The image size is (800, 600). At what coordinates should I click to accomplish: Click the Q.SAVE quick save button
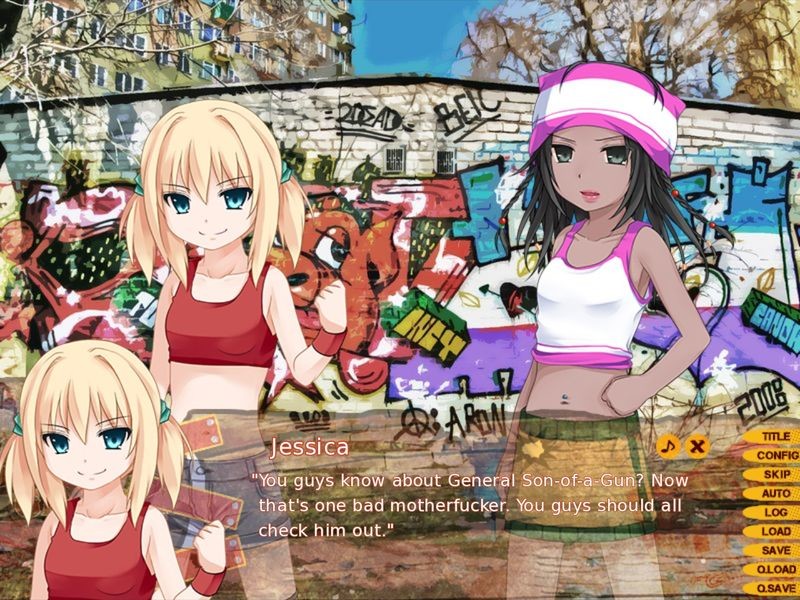(773, 589)
